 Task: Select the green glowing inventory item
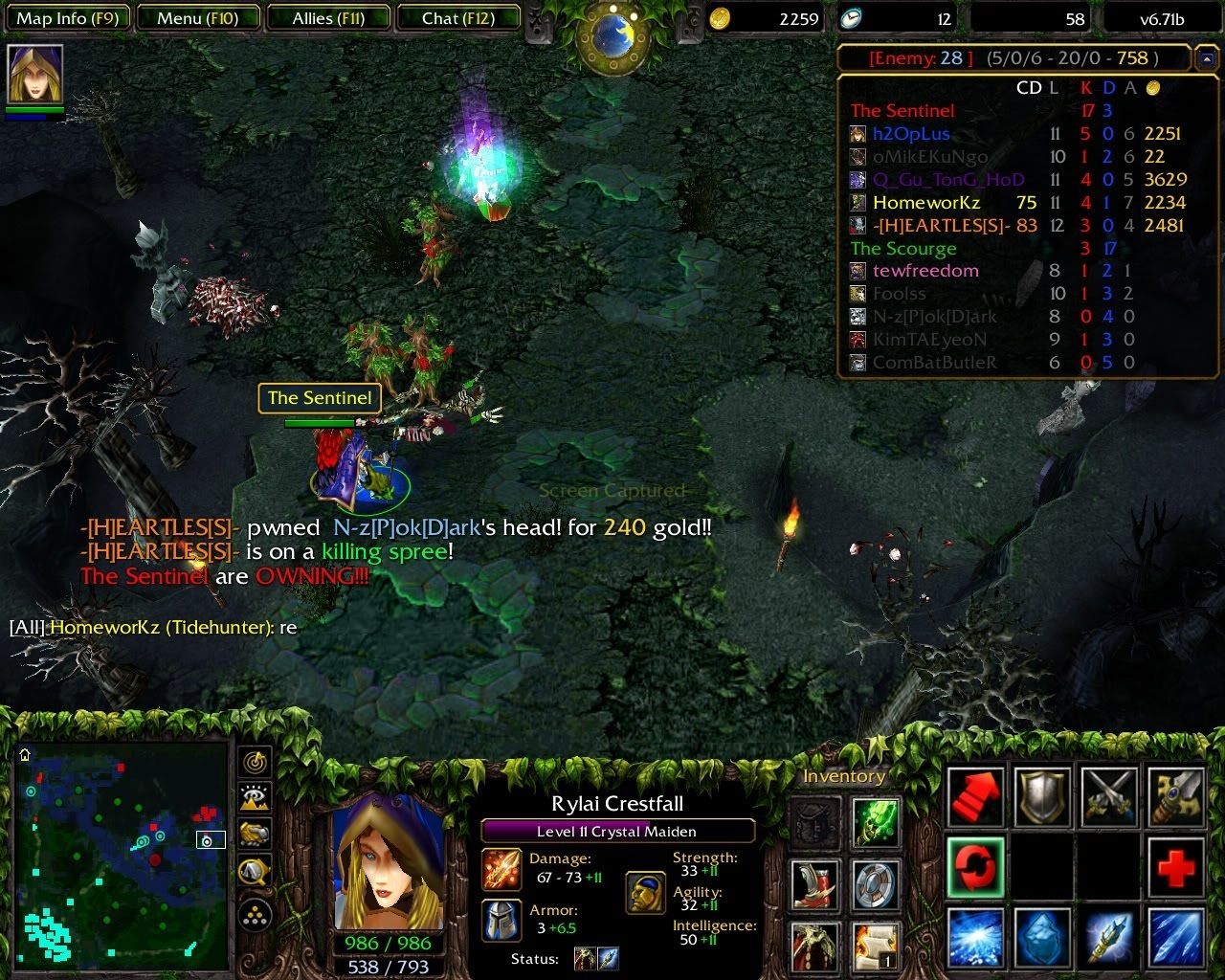click(x=875, y=822)
